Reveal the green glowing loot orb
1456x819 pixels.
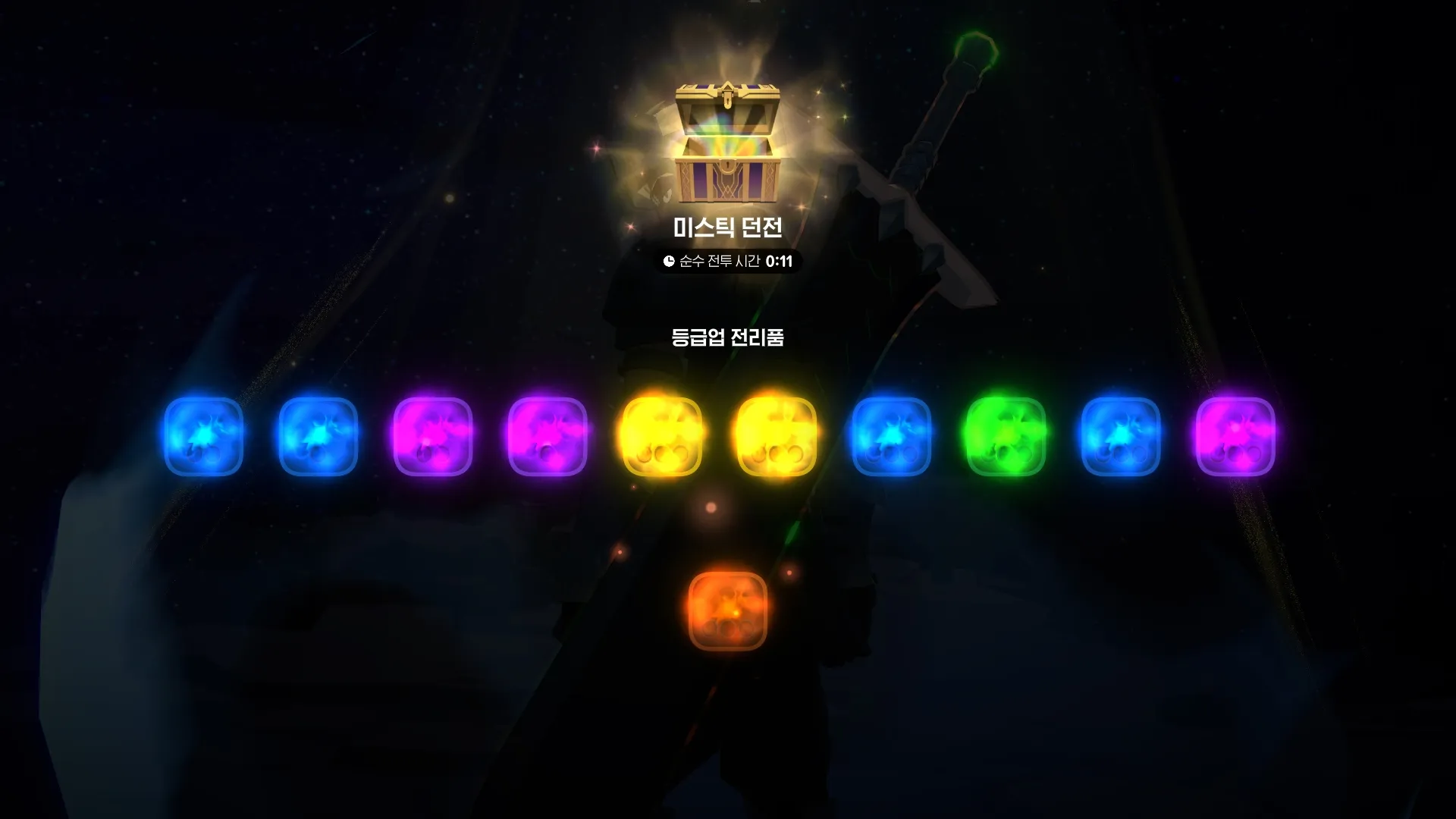click(1006, 437)
